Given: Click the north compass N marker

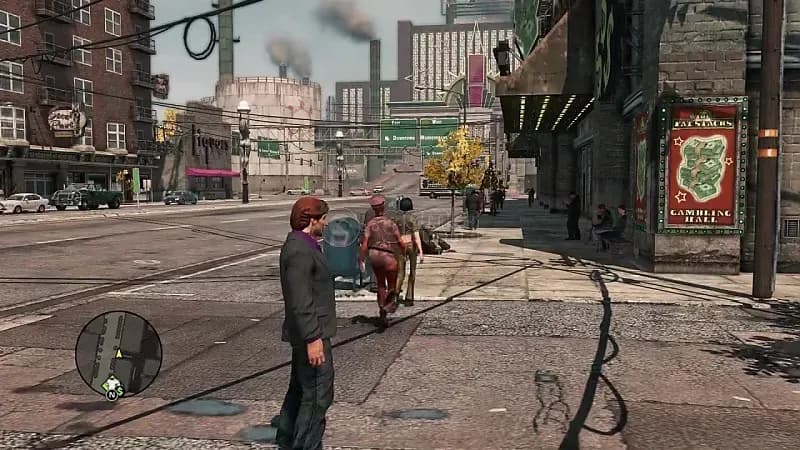Looking at the screenshot, I should pos(111,395).
